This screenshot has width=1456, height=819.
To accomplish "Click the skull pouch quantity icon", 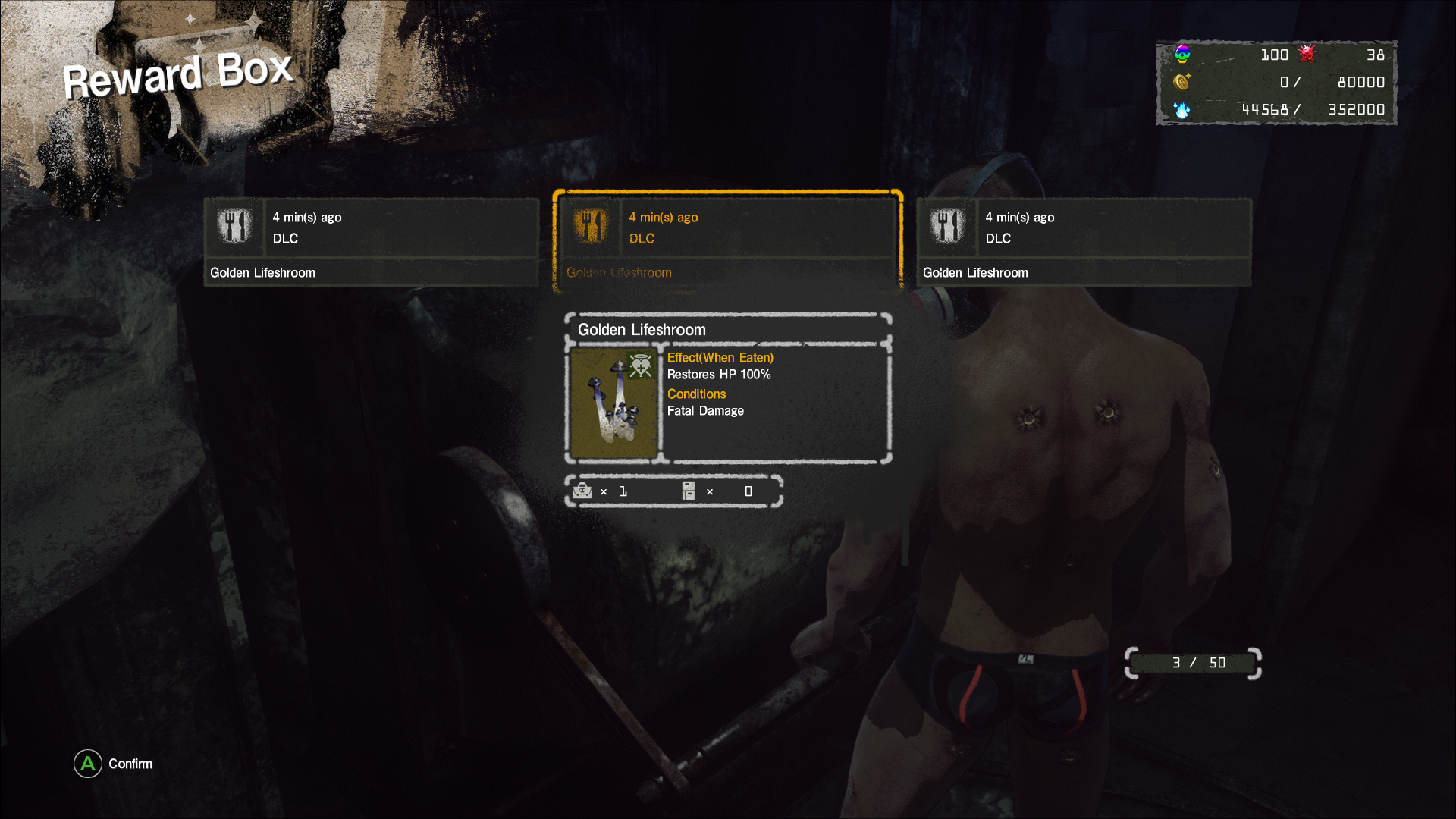I will click(582, 491).
